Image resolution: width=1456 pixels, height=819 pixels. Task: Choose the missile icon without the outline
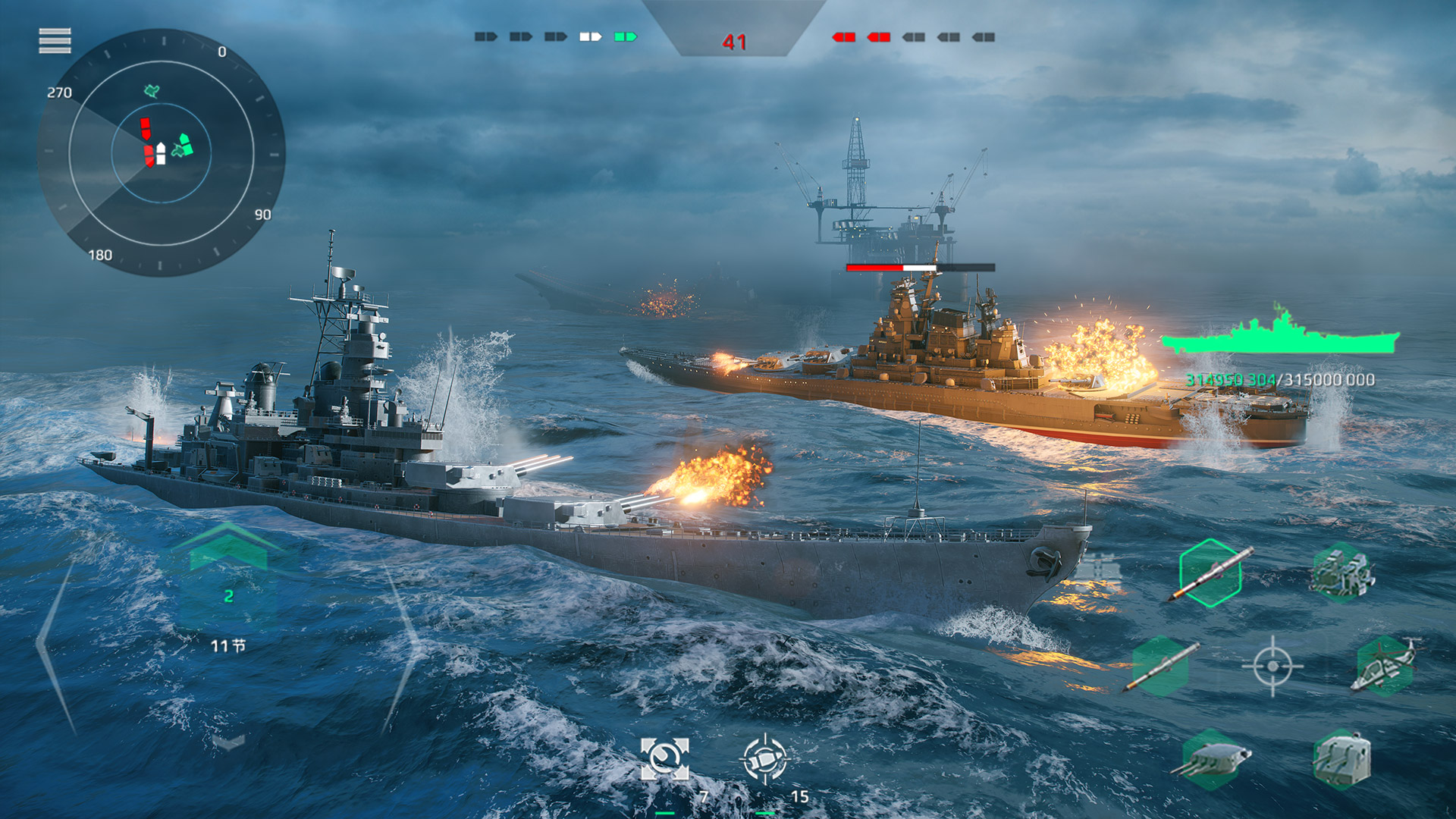1160,667
